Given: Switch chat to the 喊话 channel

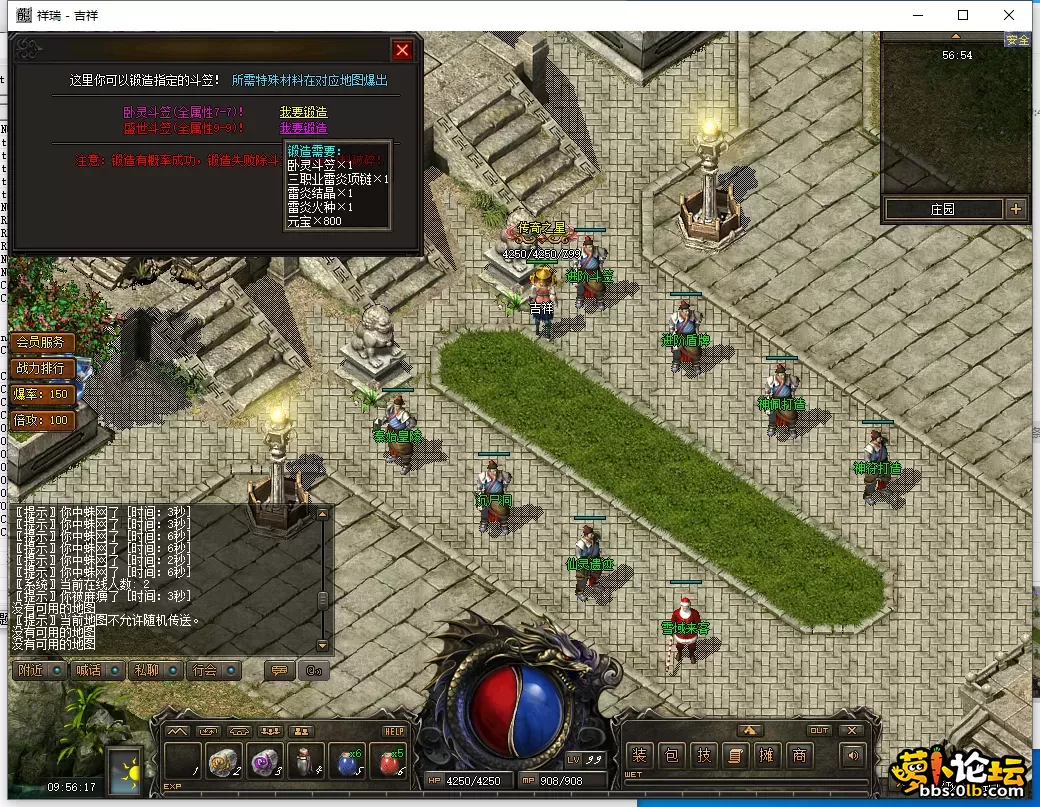Looking at the screenshot, I should 97,670.
